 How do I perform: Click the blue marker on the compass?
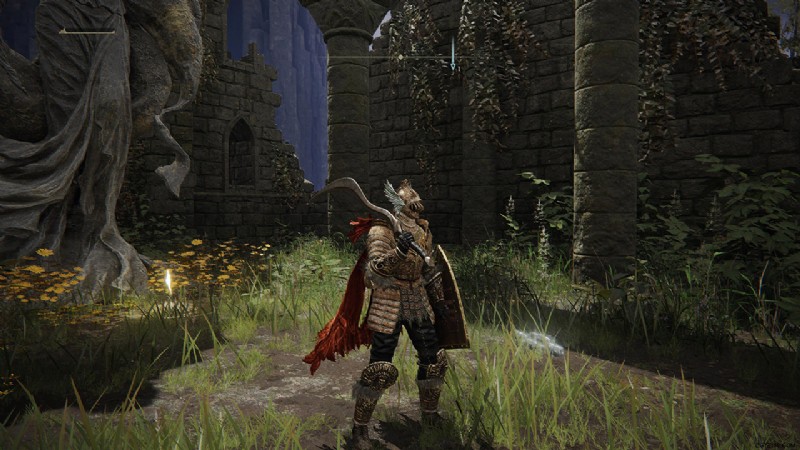[452, 53]
